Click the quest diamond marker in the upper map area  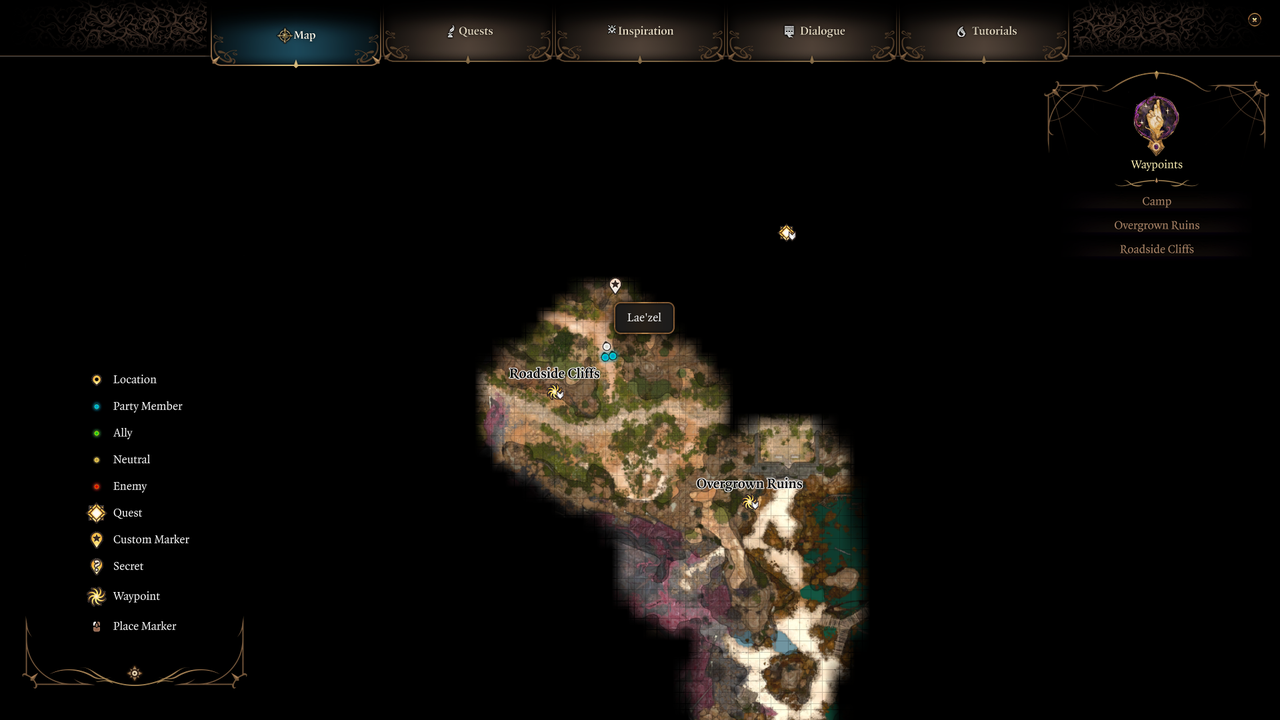tap(787, 232)
